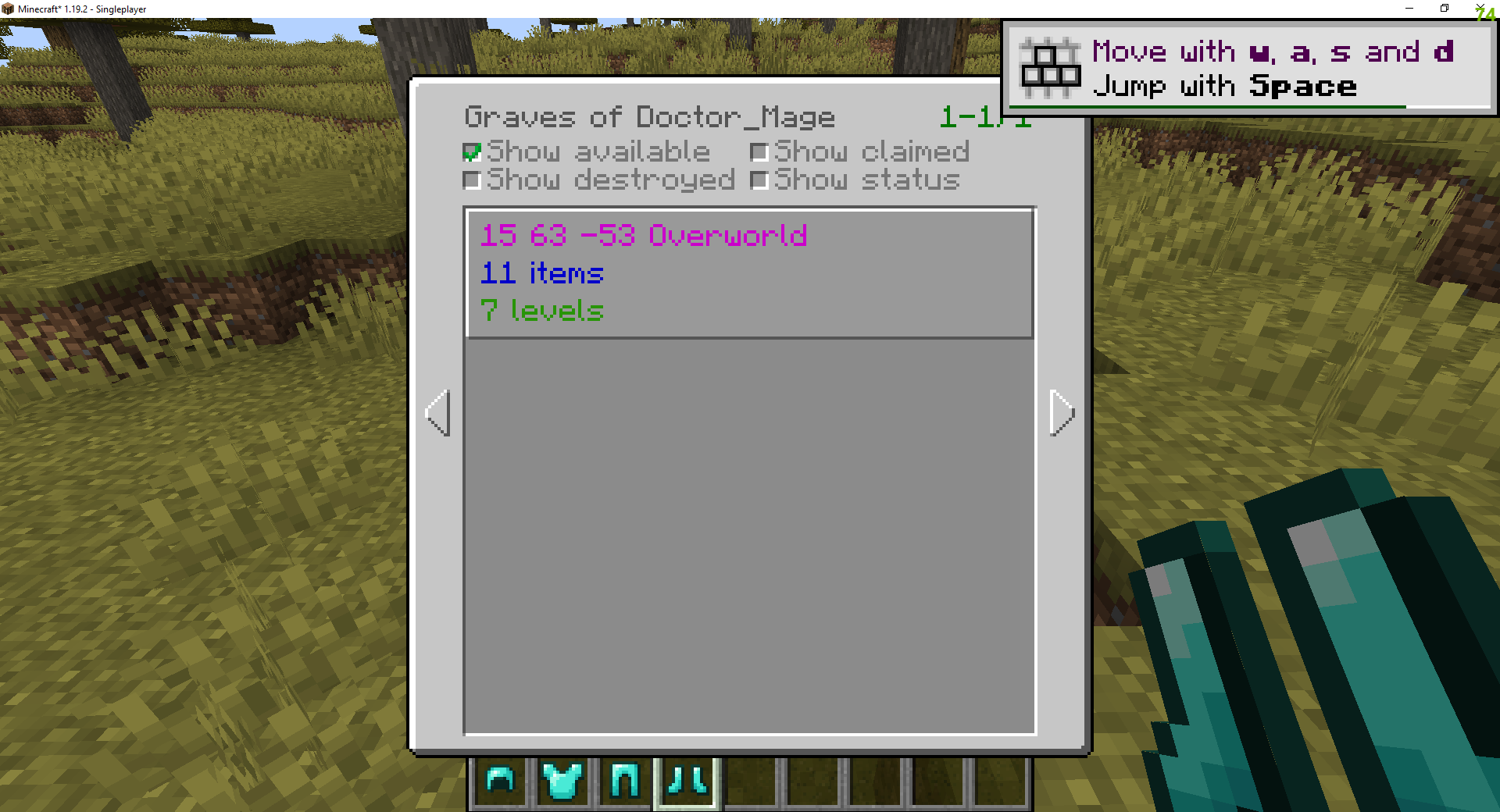Disable the Show available checkbox

click(x=472, y=151)
